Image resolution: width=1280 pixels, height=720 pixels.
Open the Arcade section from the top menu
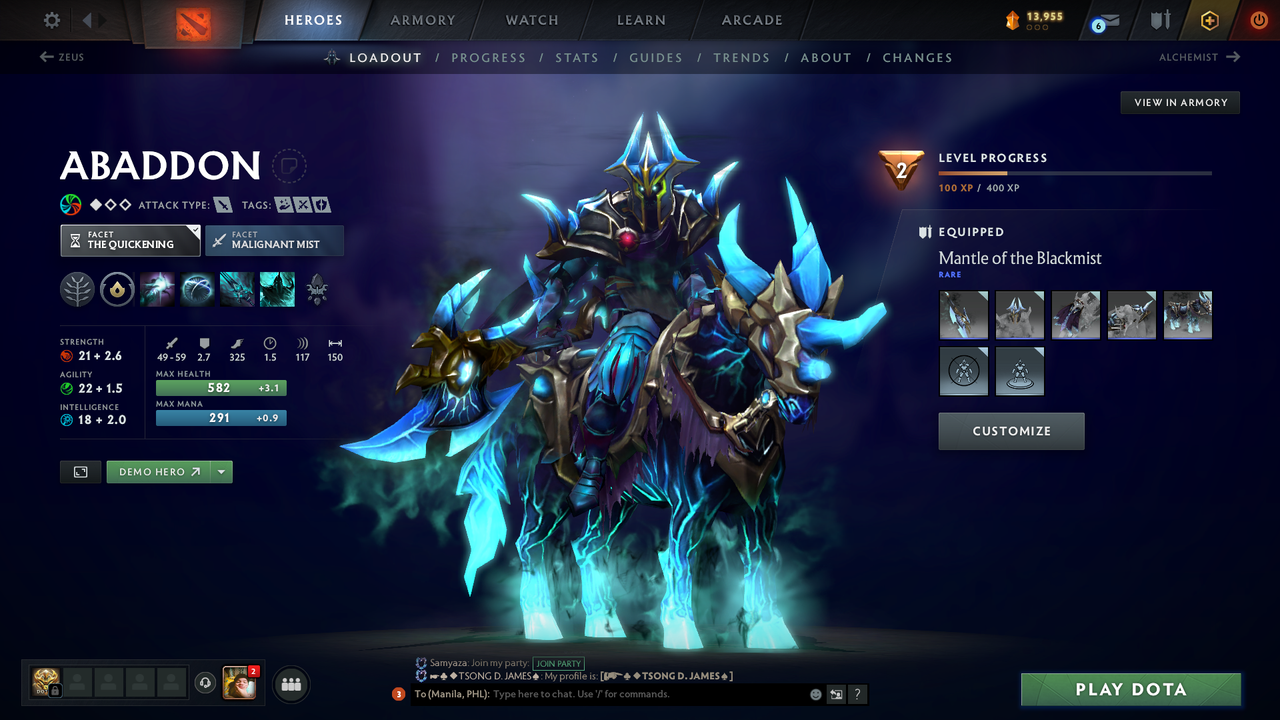pos(751,20)
